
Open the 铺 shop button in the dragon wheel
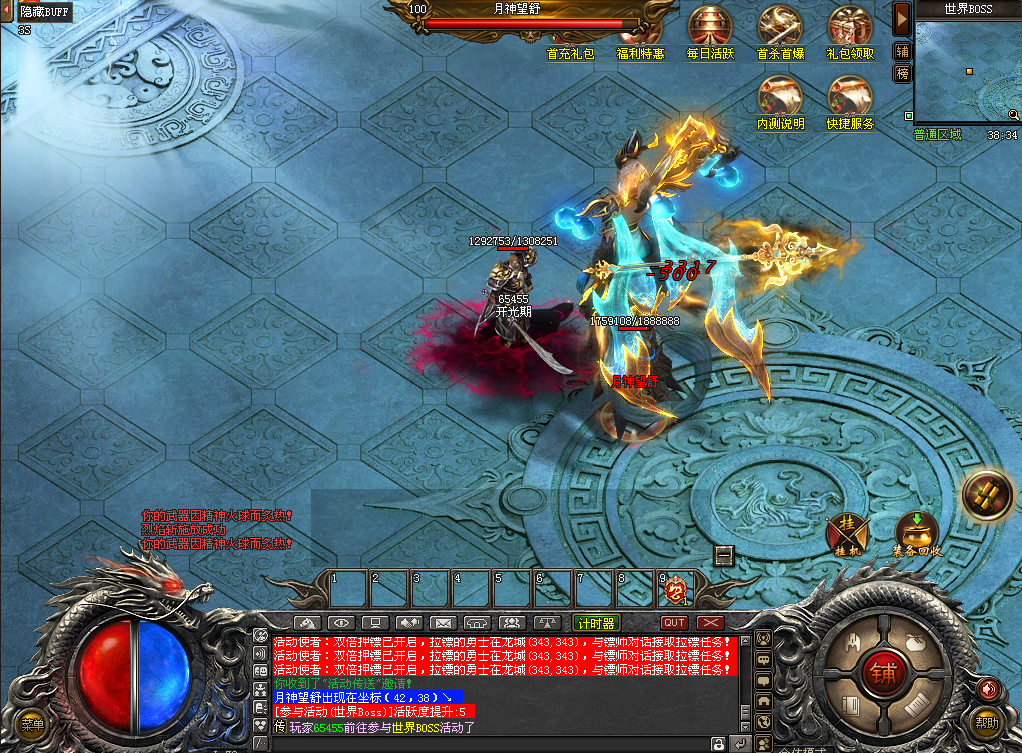882,670
